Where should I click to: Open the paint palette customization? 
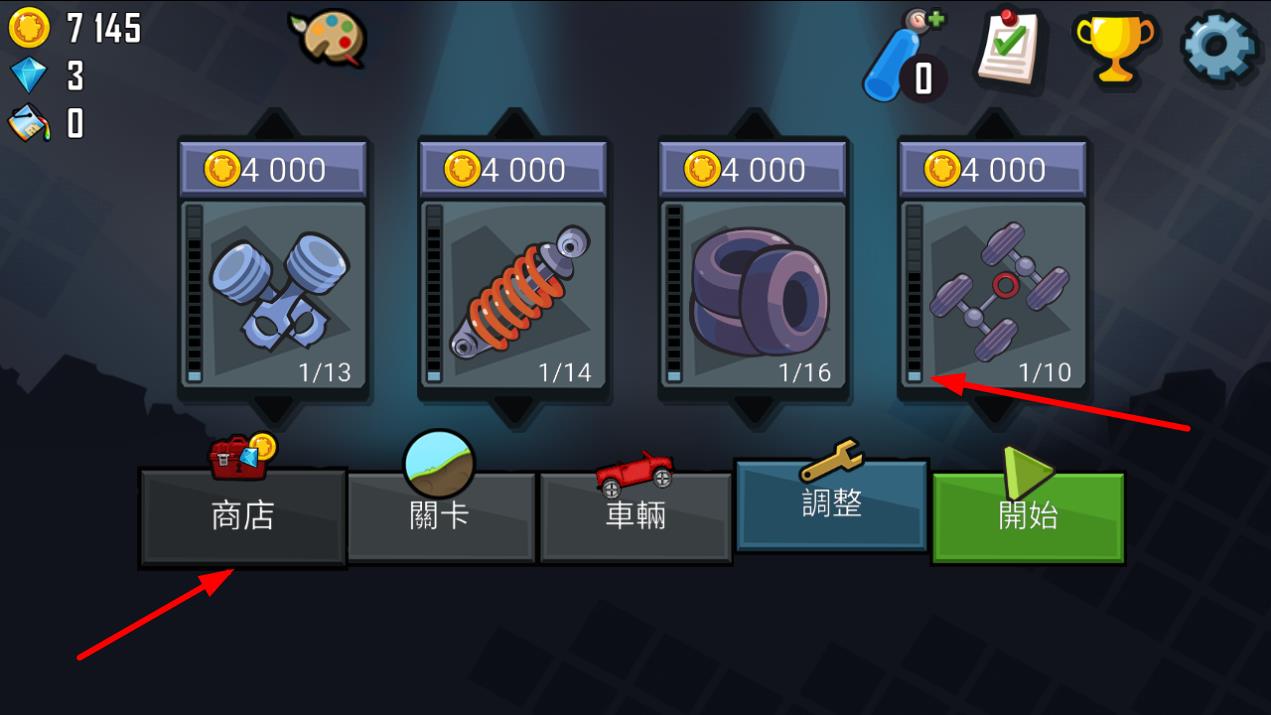point(328,39)
